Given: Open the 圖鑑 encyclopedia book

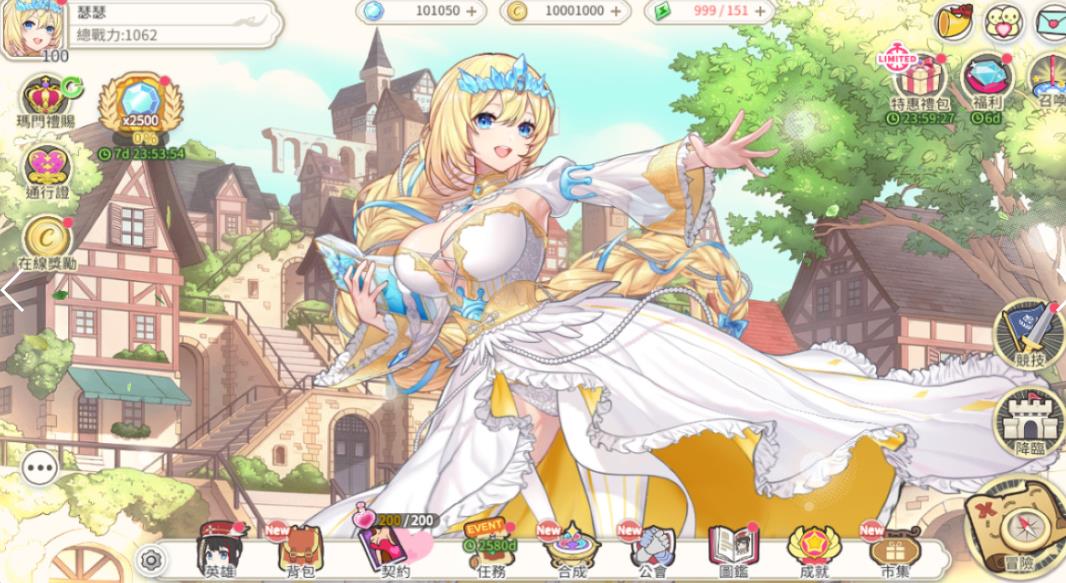Looking at the screenshot, I should (x=733, y=548).
